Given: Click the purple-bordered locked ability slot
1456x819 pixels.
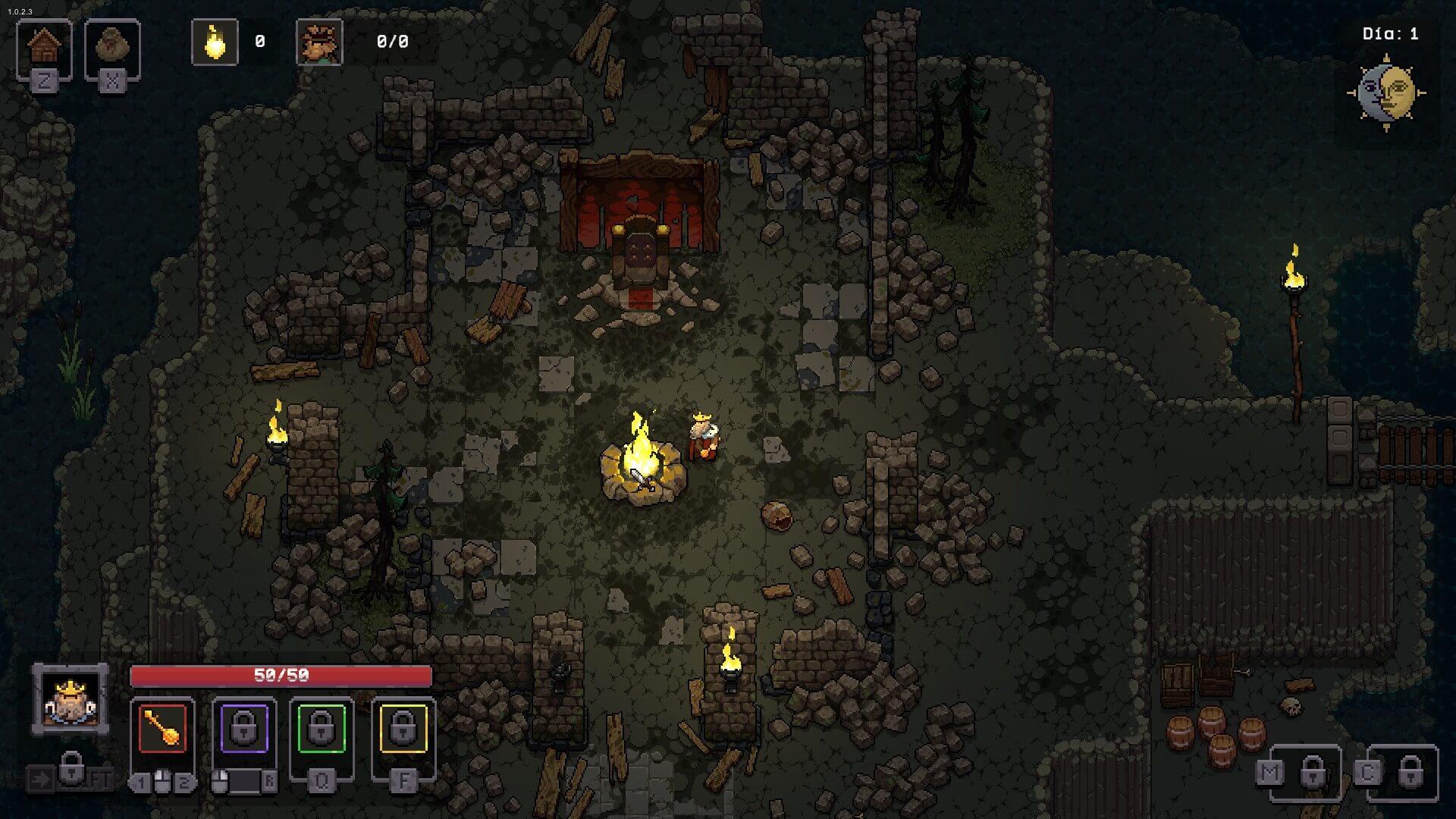Looking at the screenshot, I should click(x=243, y=729).
